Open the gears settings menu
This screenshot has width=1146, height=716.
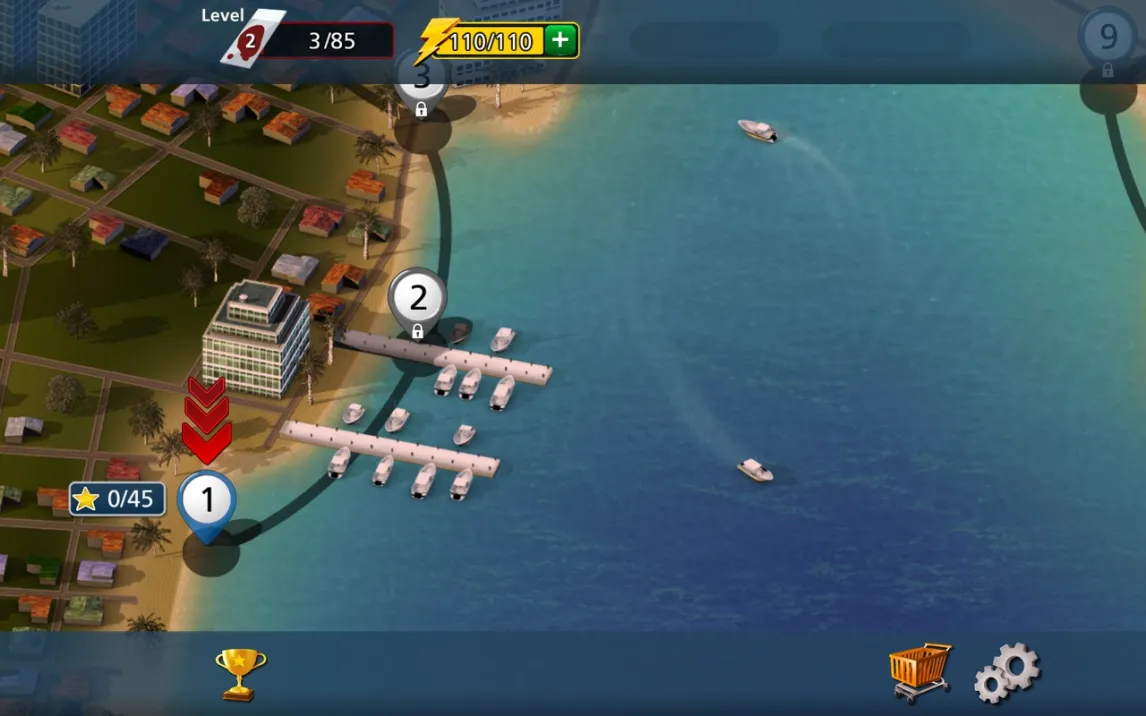[1007, 673]
